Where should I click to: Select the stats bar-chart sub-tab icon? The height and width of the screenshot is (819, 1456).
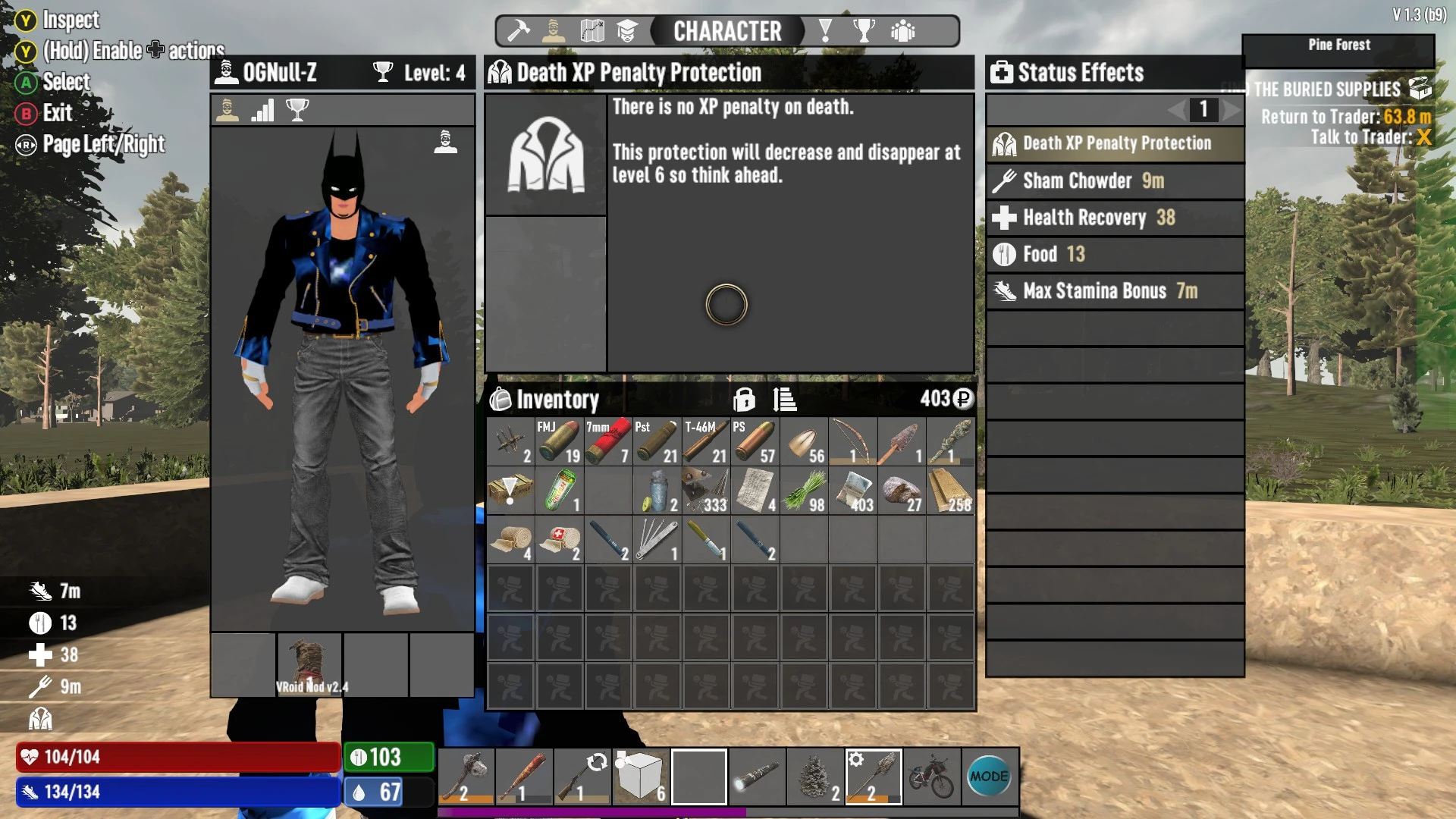pyautogui.click(x=262, y=110)
